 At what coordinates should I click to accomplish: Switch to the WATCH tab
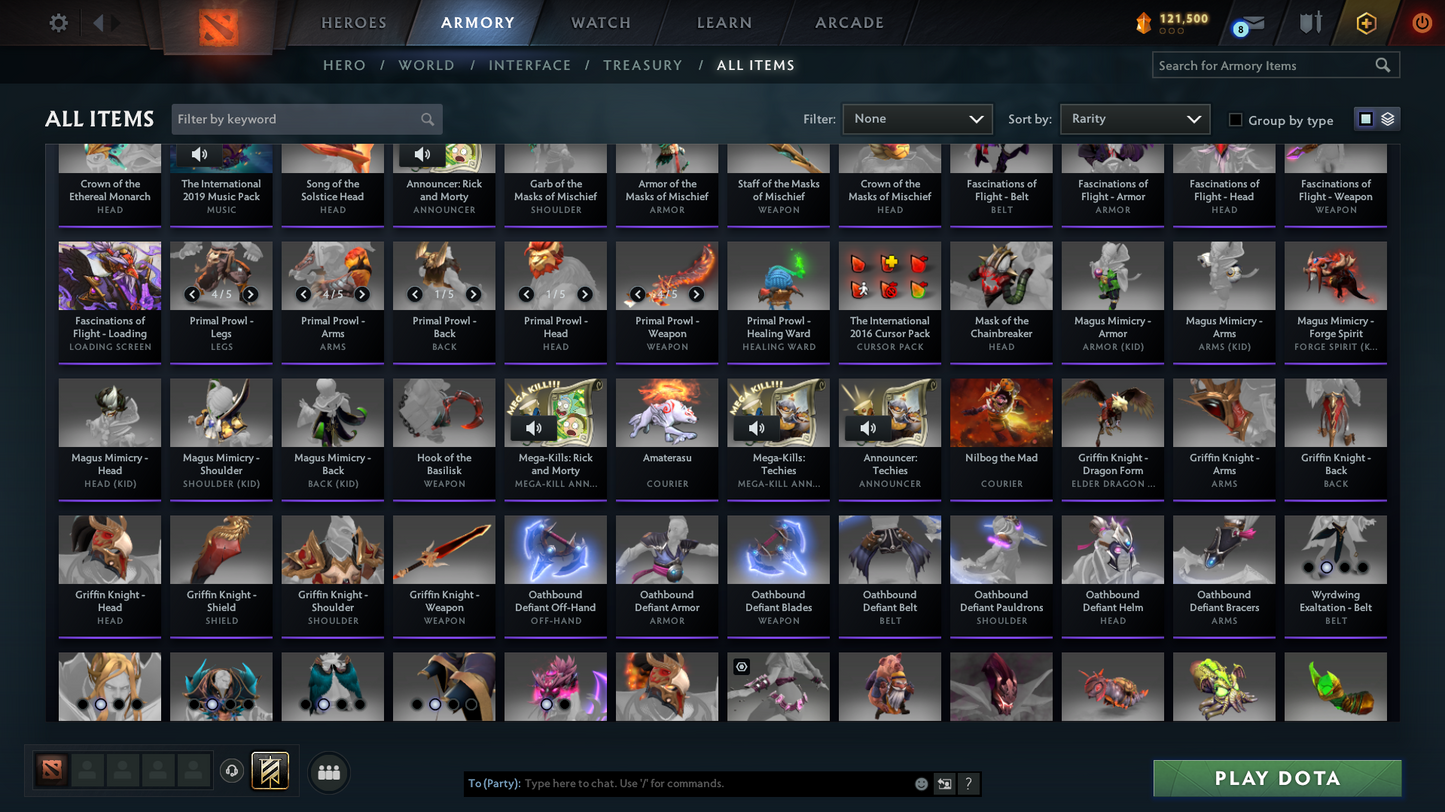[599, 22]
